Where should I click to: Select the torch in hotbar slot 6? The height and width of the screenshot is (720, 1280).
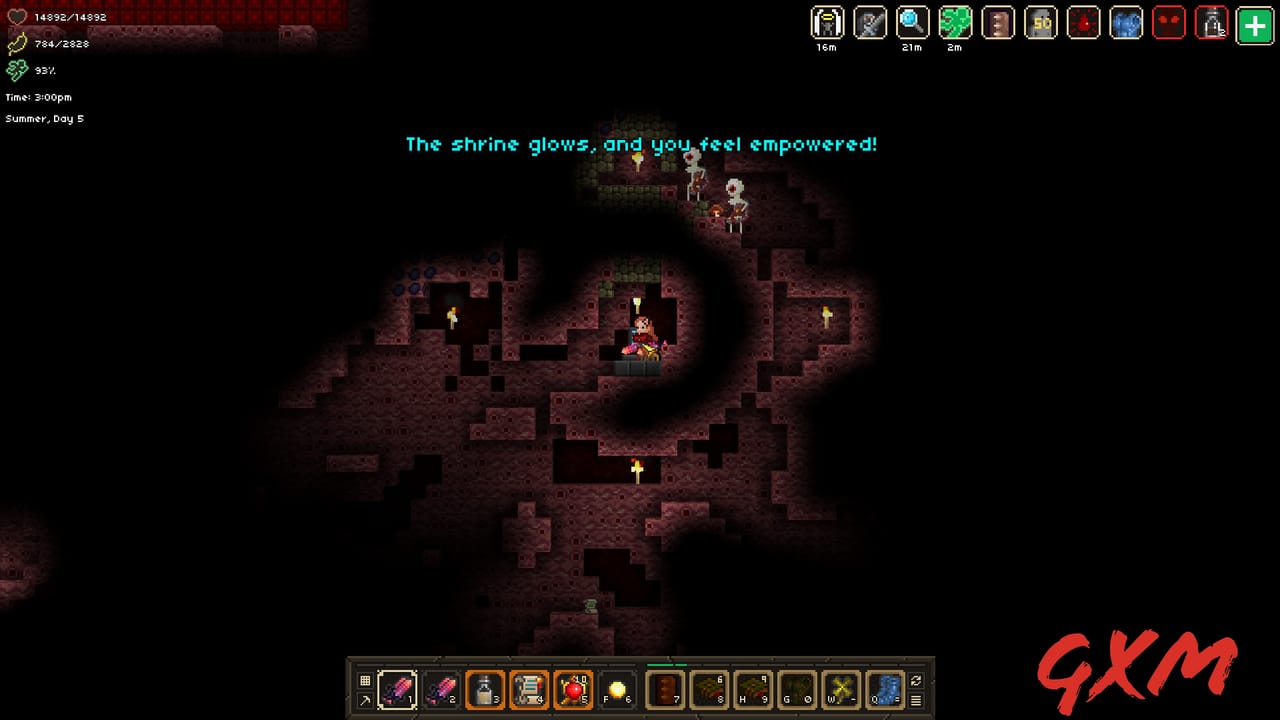(616, 688)
